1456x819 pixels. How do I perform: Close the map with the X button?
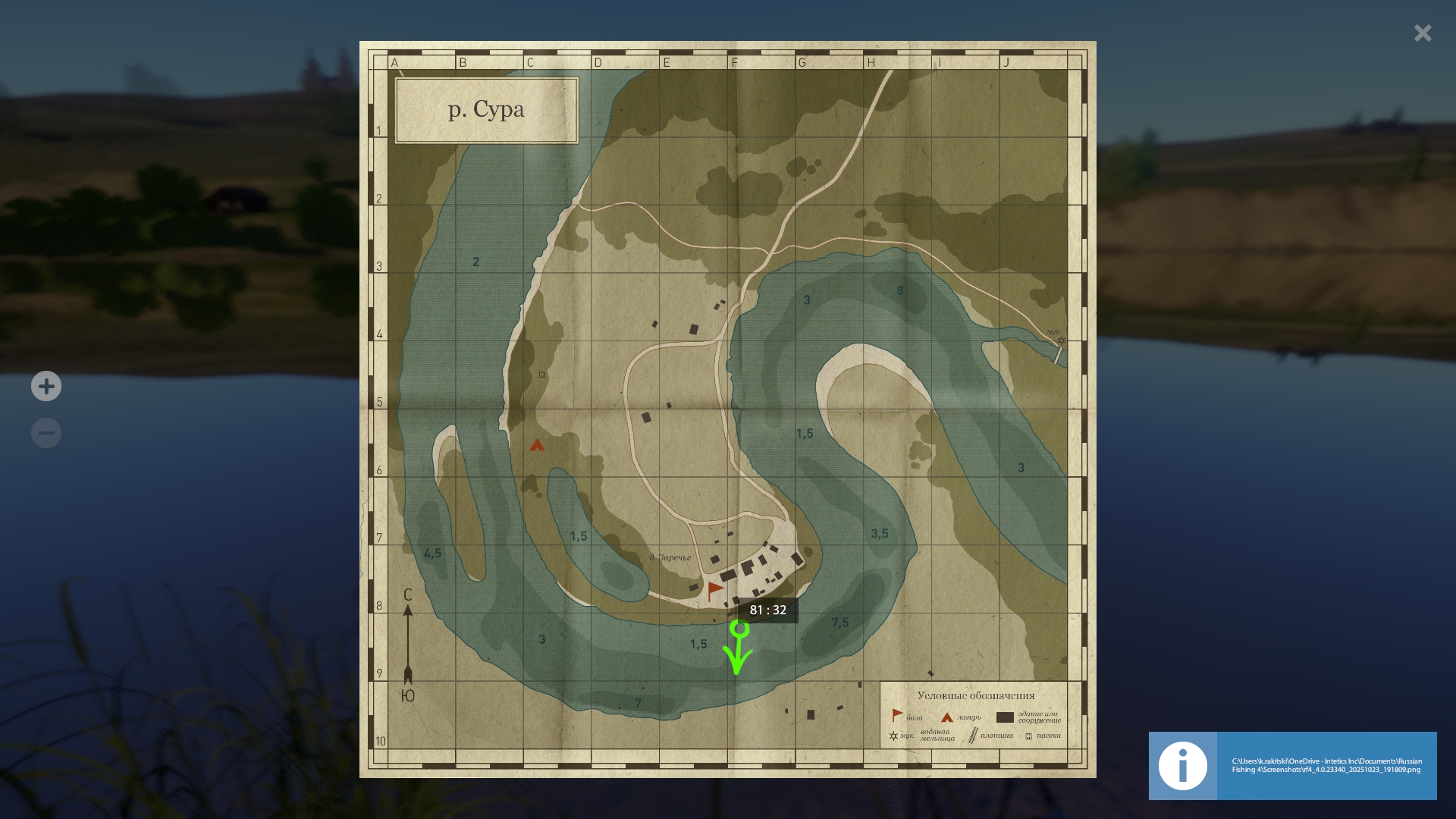point(1423,33)
